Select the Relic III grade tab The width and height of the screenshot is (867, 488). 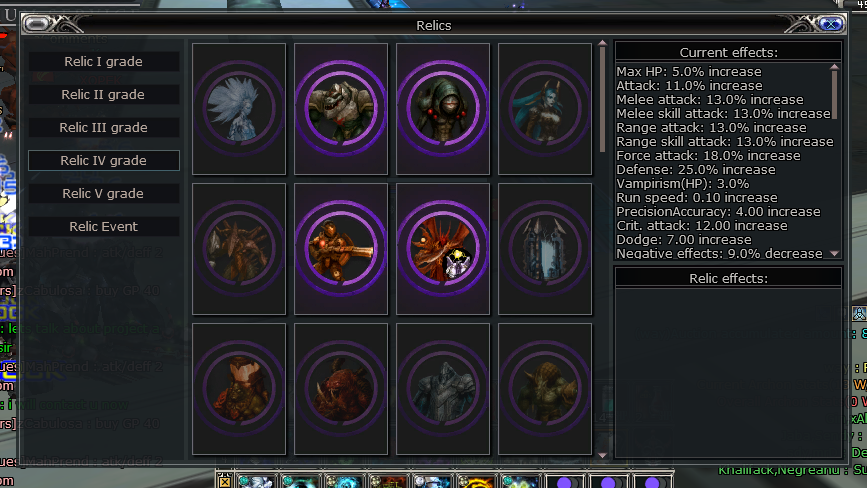click(x=103, y=128)
